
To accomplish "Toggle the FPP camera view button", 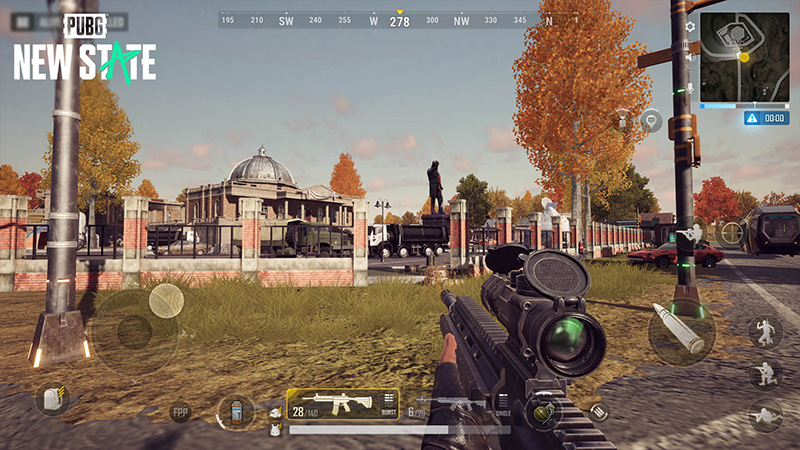I will coord(180,411).
